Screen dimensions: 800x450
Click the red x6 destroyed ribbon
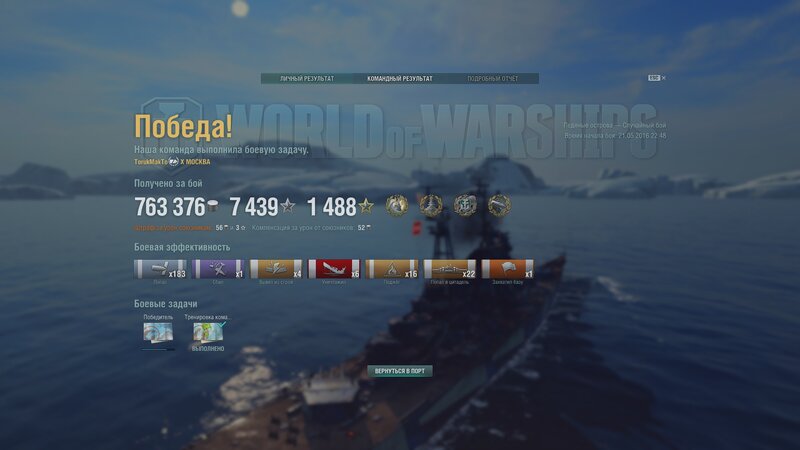point(335,270)
